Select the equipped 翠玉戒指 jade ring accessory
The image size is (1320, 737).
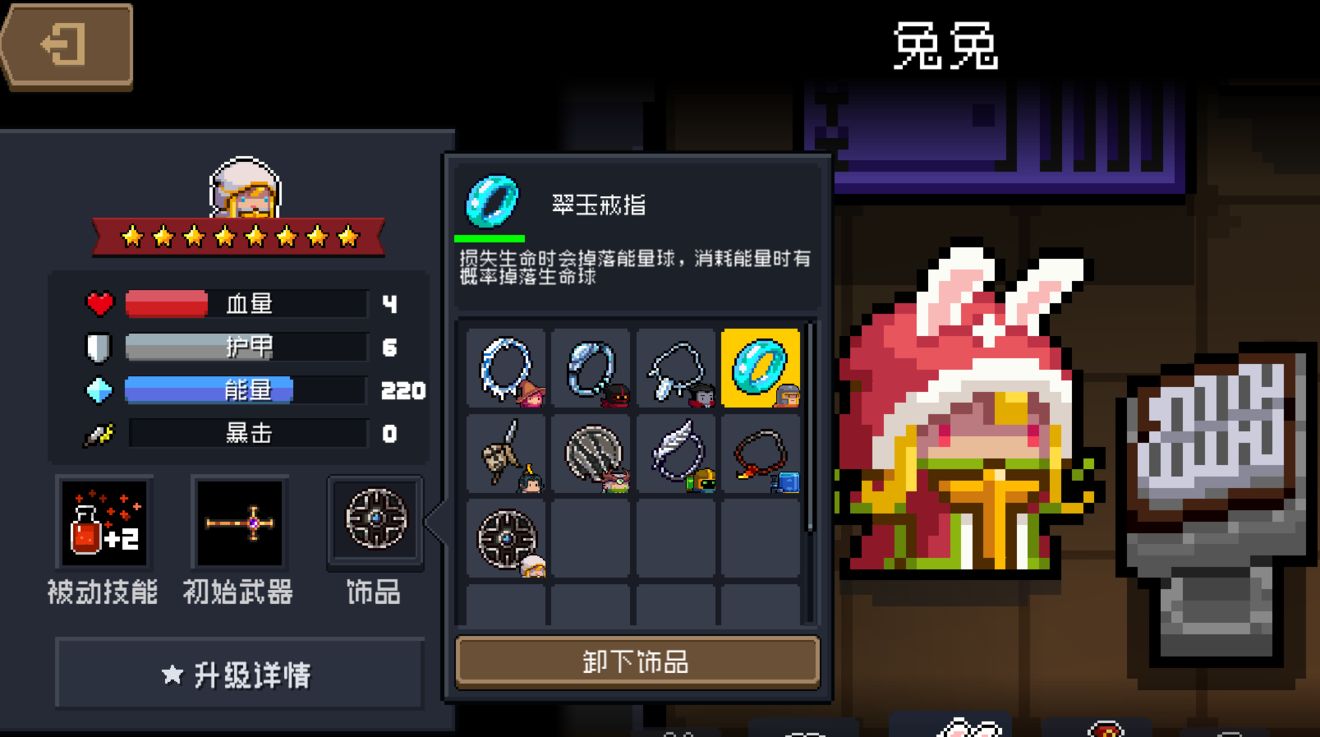tap(761, 370)
